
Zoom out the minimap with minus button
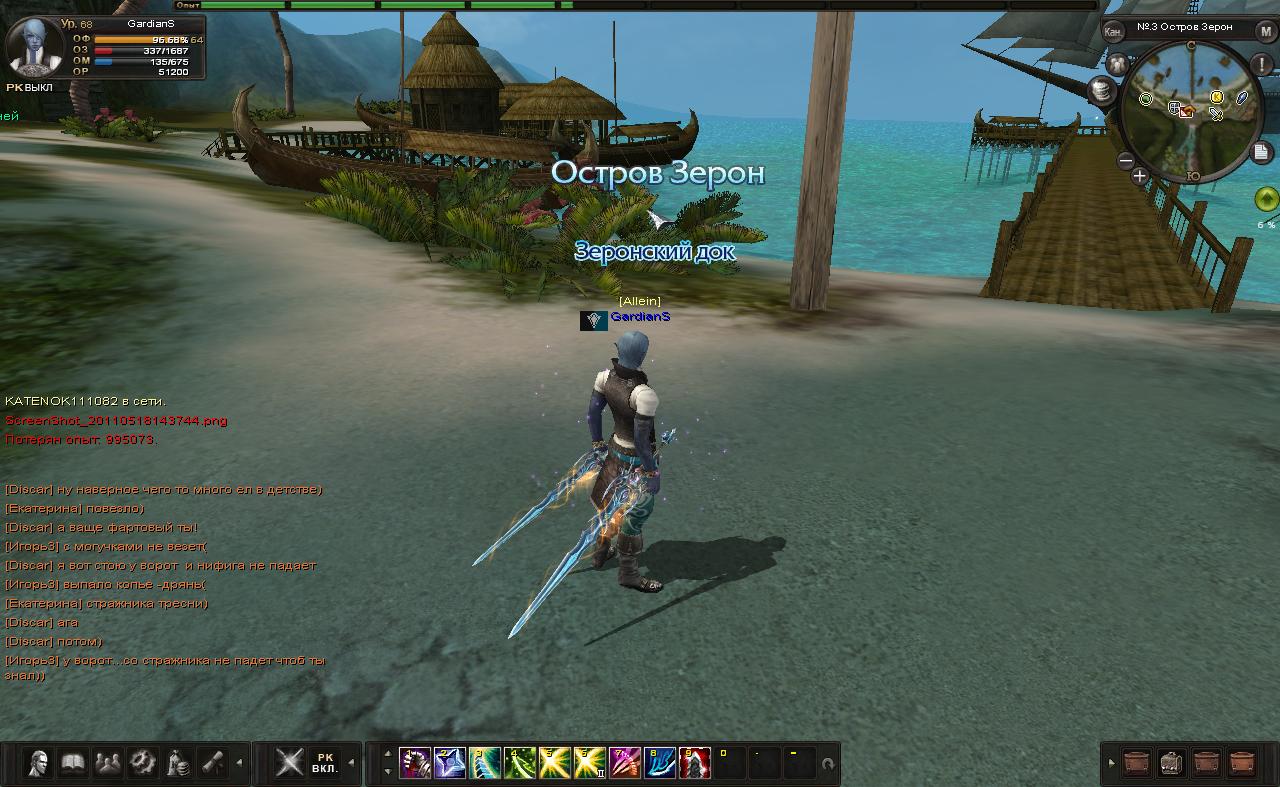click(x=1126, y=160)
